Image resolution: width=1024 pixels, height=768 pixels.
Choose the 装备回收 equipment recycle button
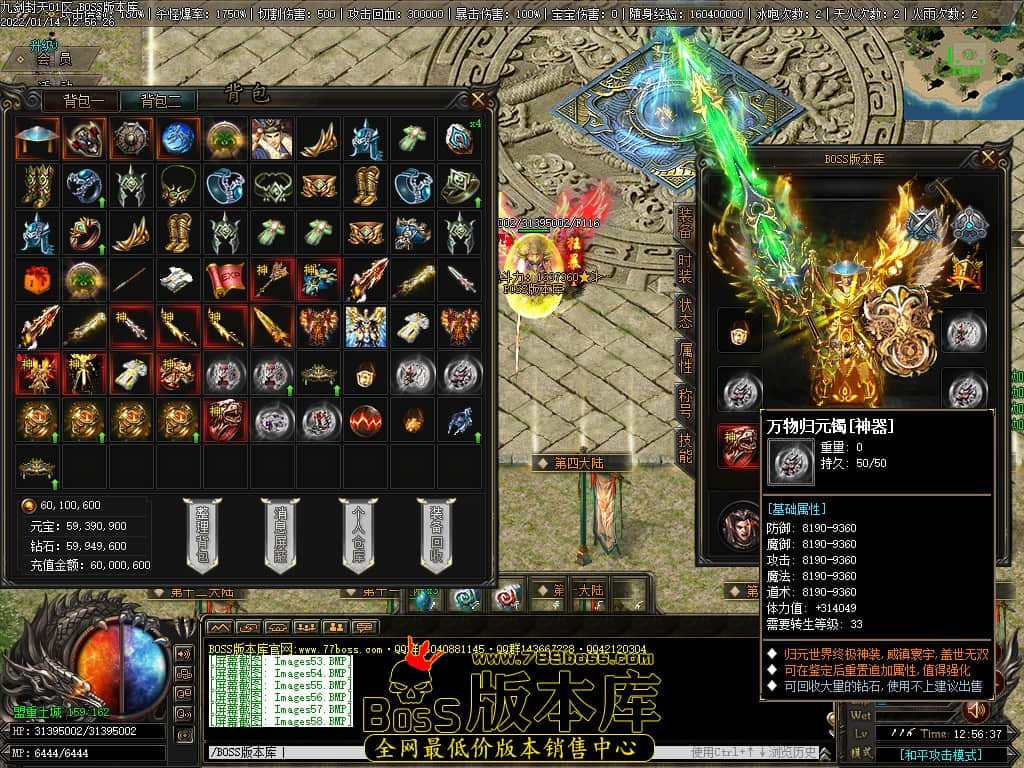coord(435,536)
